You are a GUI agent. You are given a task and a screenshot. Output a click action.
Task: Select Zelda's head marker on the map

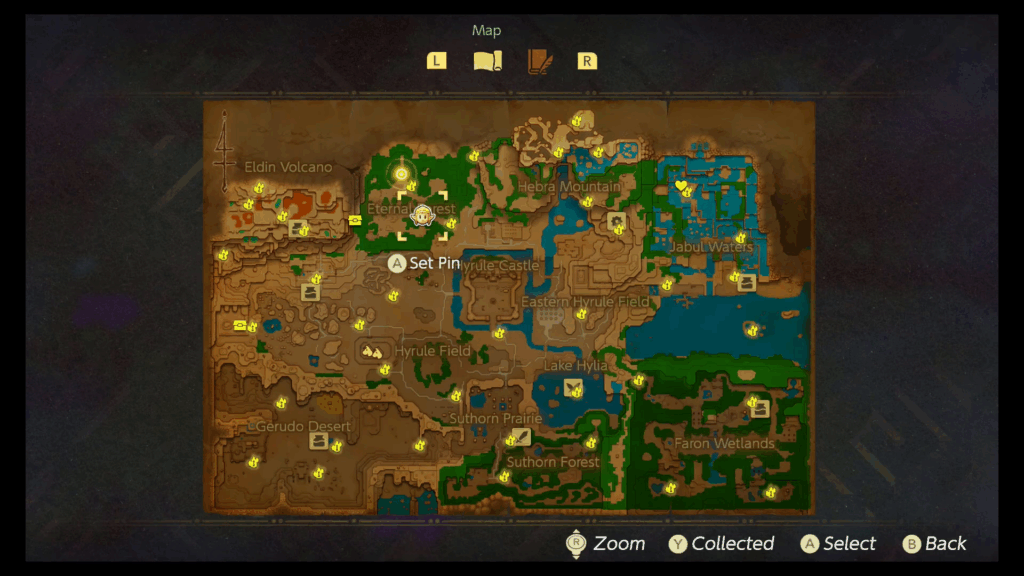click(x=421, y=216)
